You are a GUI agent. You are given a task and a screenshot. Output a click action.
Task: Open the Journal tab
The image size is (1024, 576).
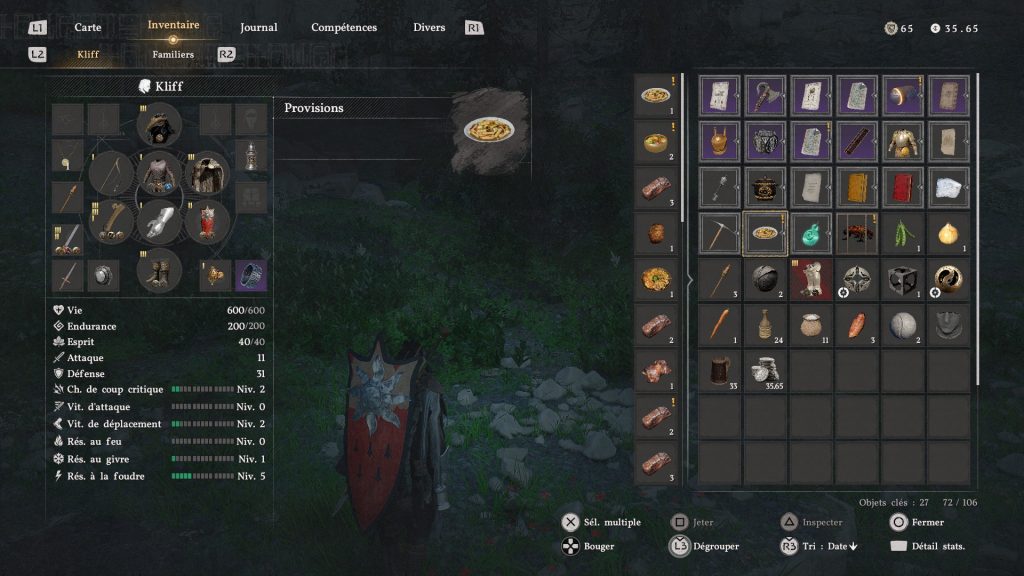(x=258, y=27)
